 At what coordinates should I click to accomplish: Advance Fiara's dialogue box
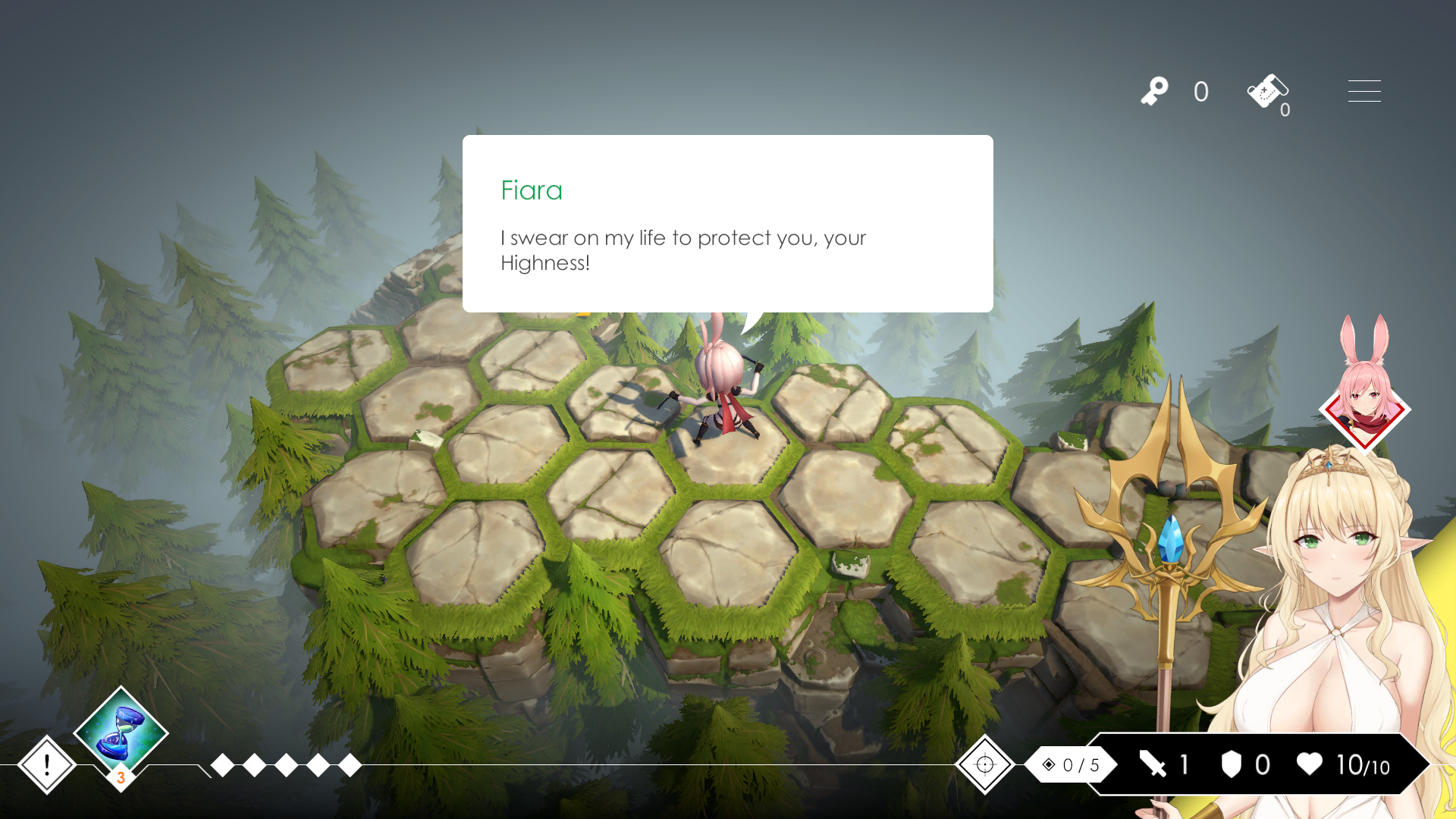[x=727, y=224]
